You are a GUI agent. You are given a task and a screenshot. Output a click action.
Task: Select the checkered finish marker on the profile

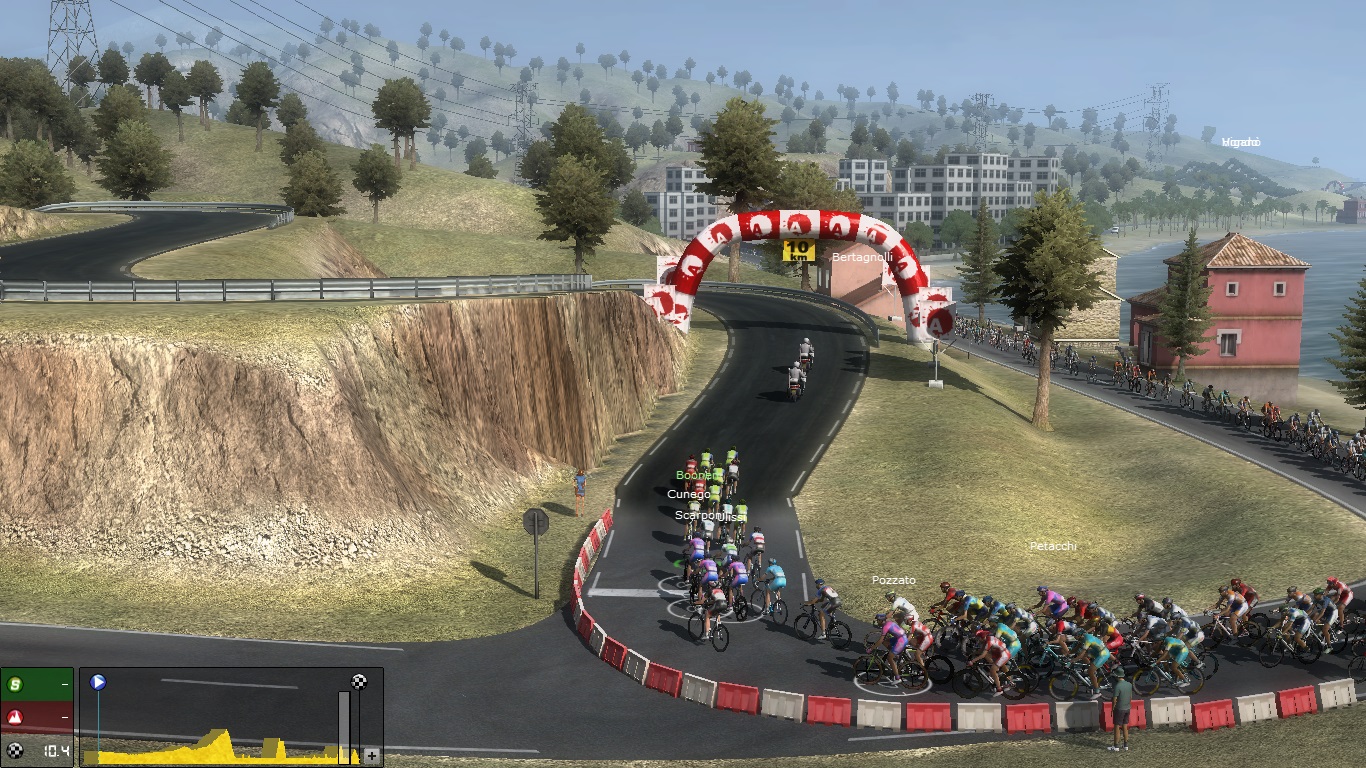click(x=359, y=682)
